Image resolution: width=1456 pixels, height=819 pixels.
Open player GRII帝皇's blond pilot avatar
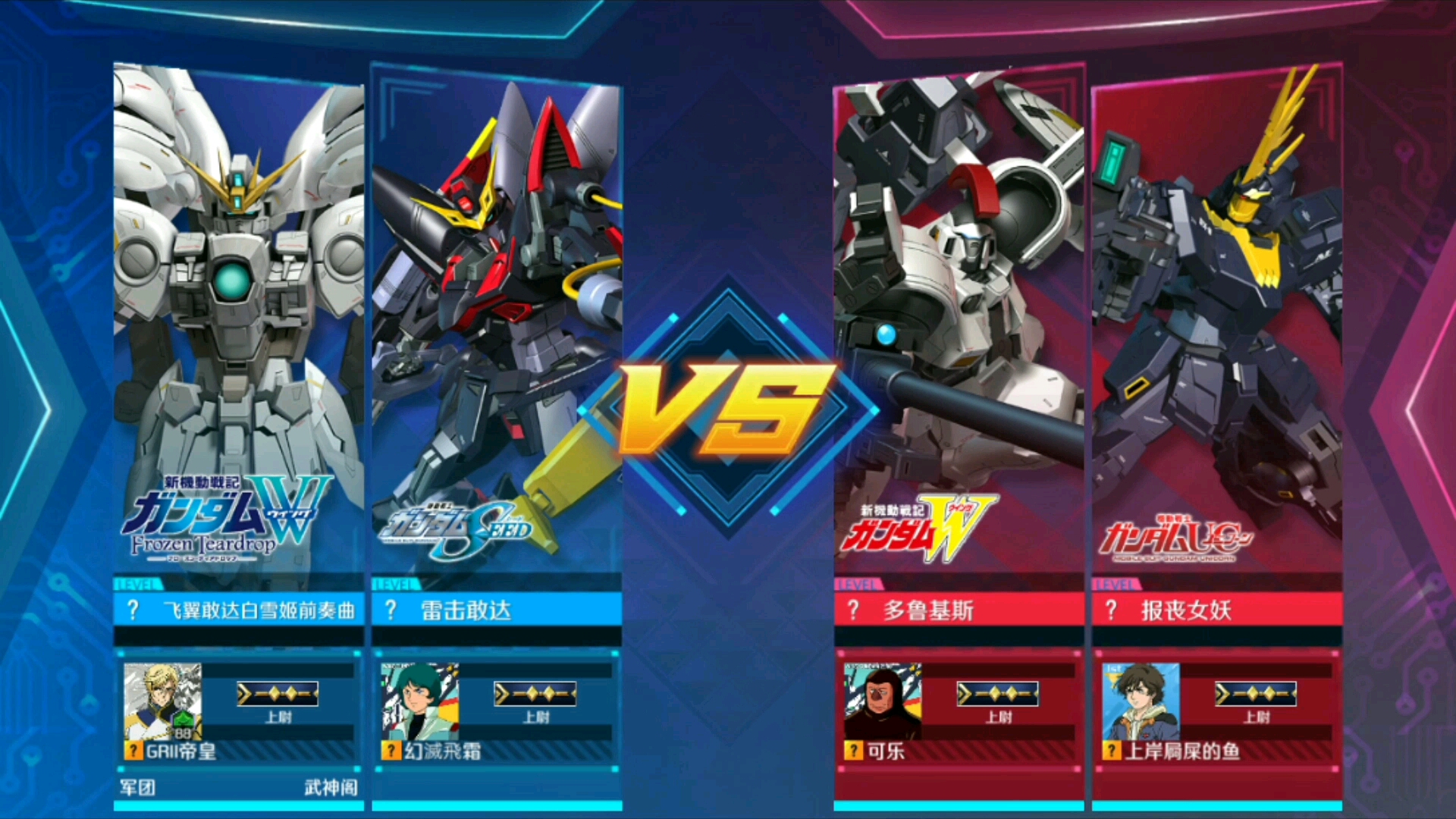tap(162, 701)
